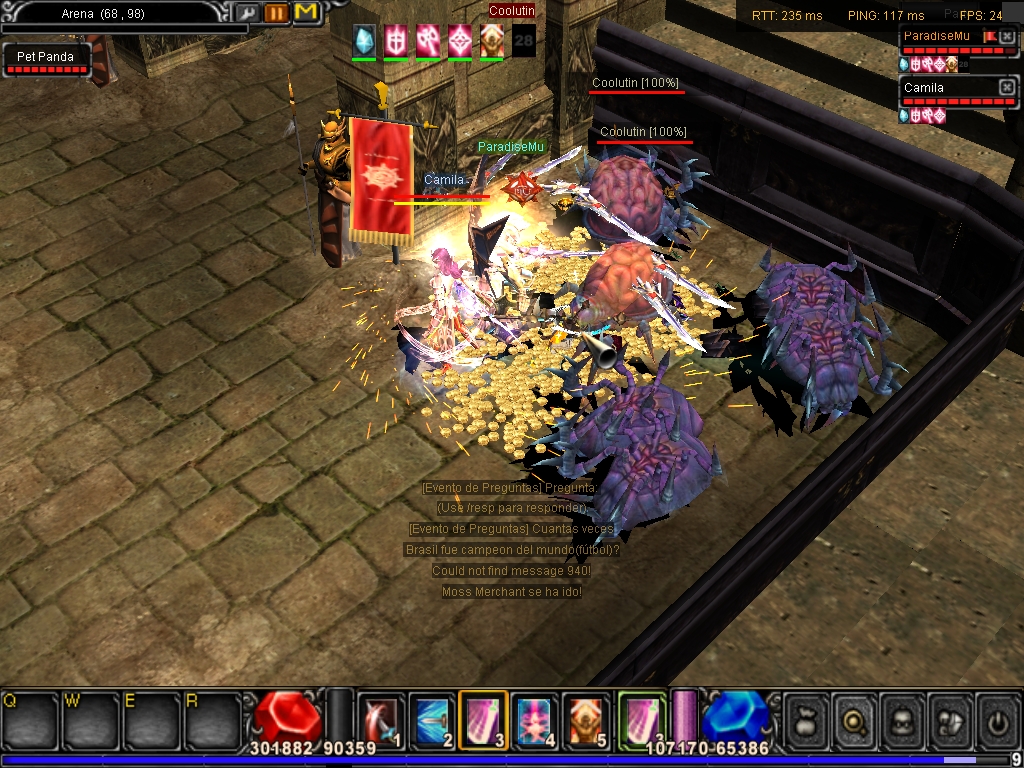This screenshot has width=1024, height=768.
Task: Remove Camila from the party
Action: tap(1006, 88)
